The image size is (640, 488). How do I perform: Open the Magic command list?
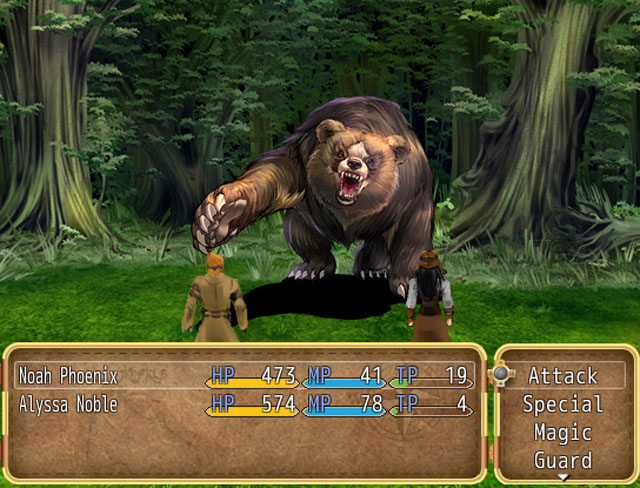(563, 433)
